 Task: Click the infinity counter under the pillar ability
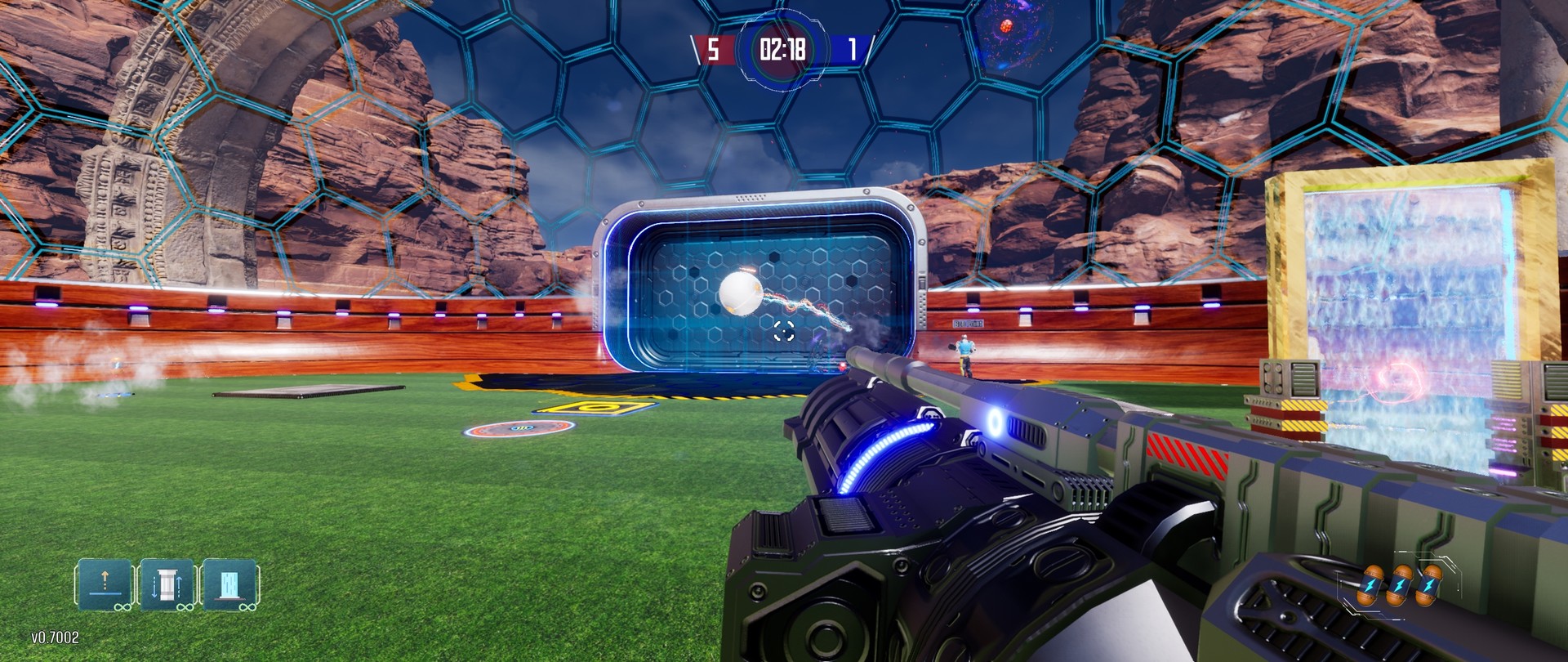185,608
